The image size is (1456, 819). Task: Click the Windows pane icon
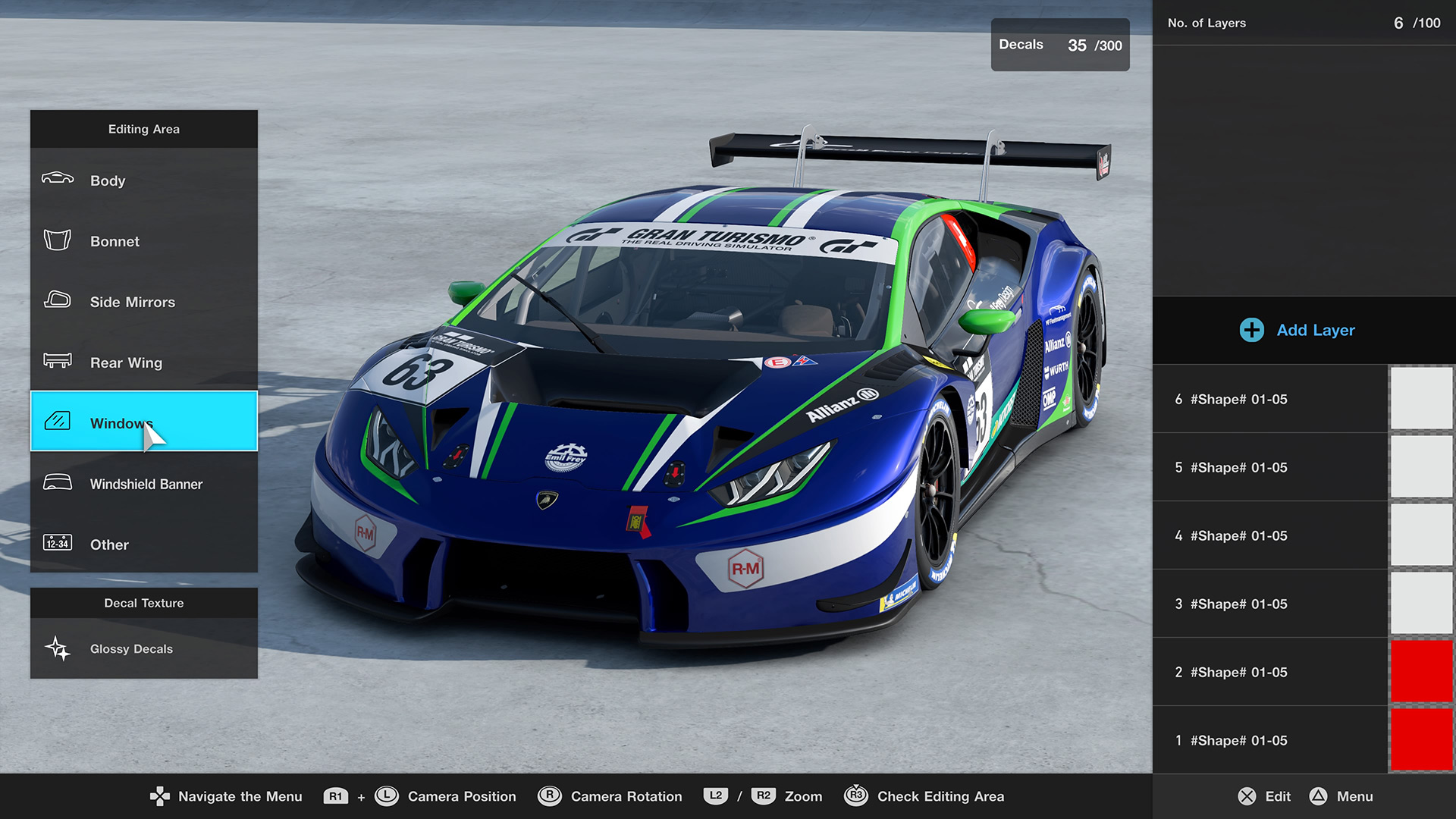click(x=58, y=422)
